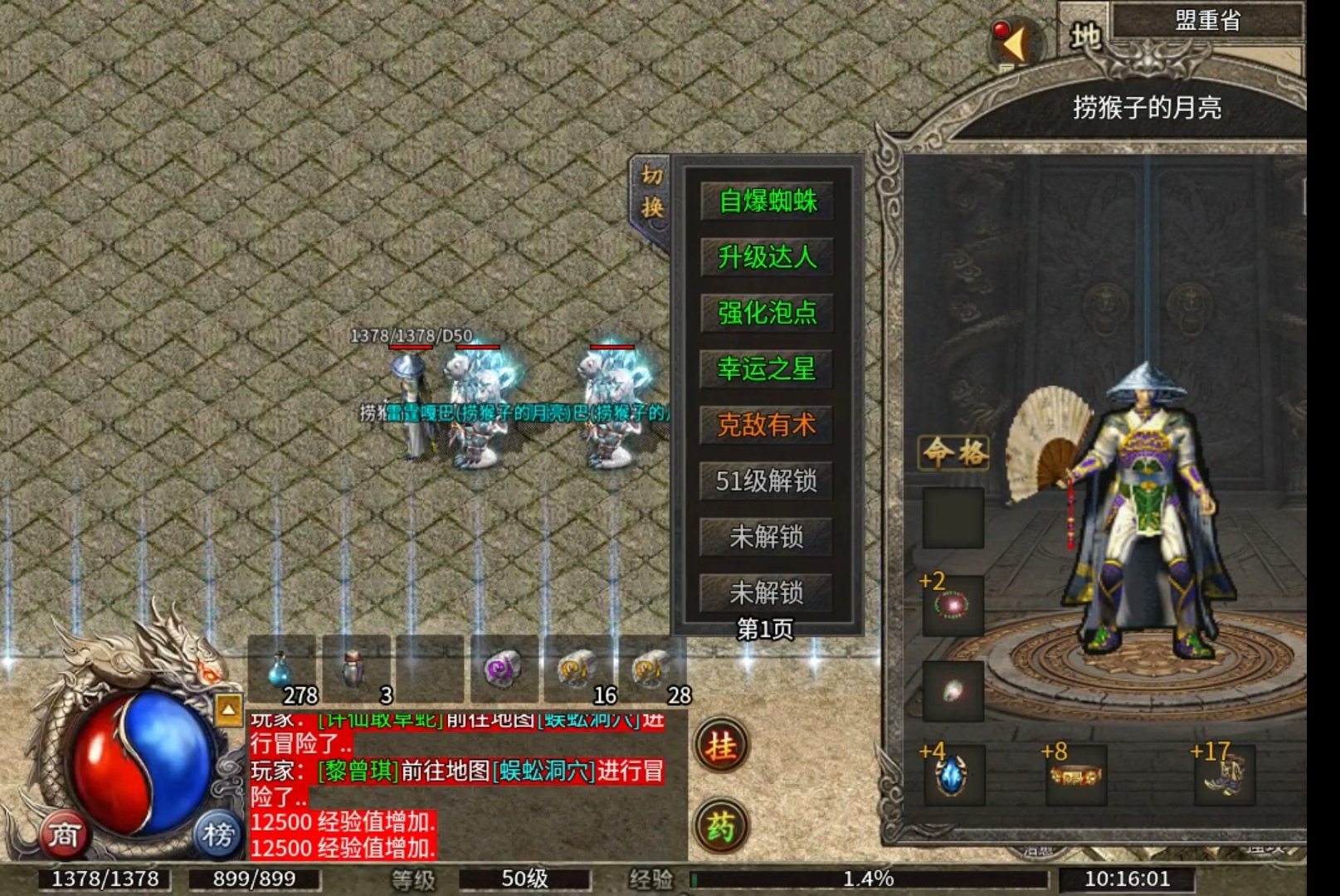The image size is (1340, 896).
Task: Open the 商 shop button
Action: pos(64,834)
